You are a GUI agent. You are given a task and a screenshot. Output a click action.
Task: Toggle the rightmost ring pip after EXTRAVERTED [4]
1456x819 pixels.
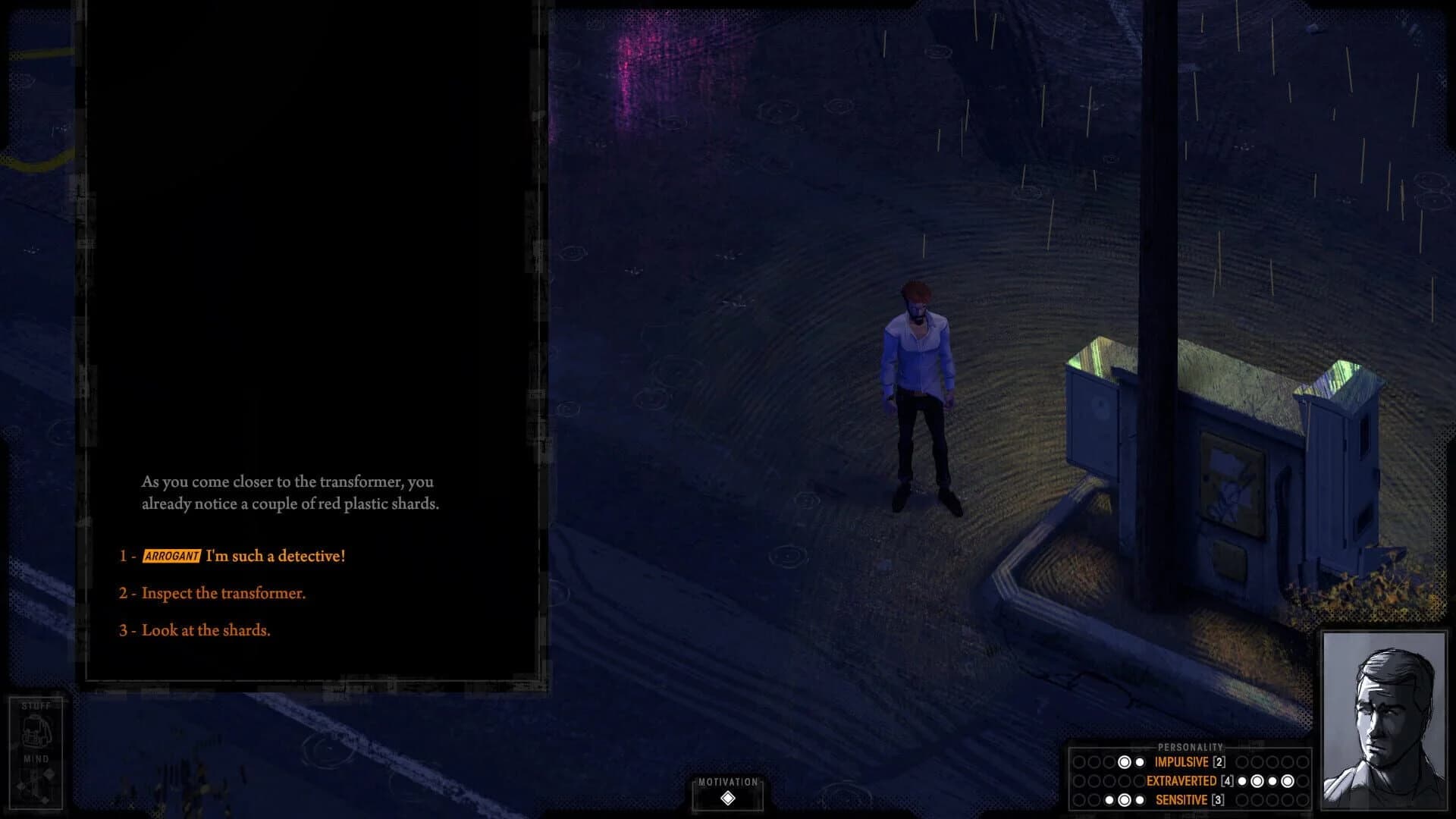1288,781
